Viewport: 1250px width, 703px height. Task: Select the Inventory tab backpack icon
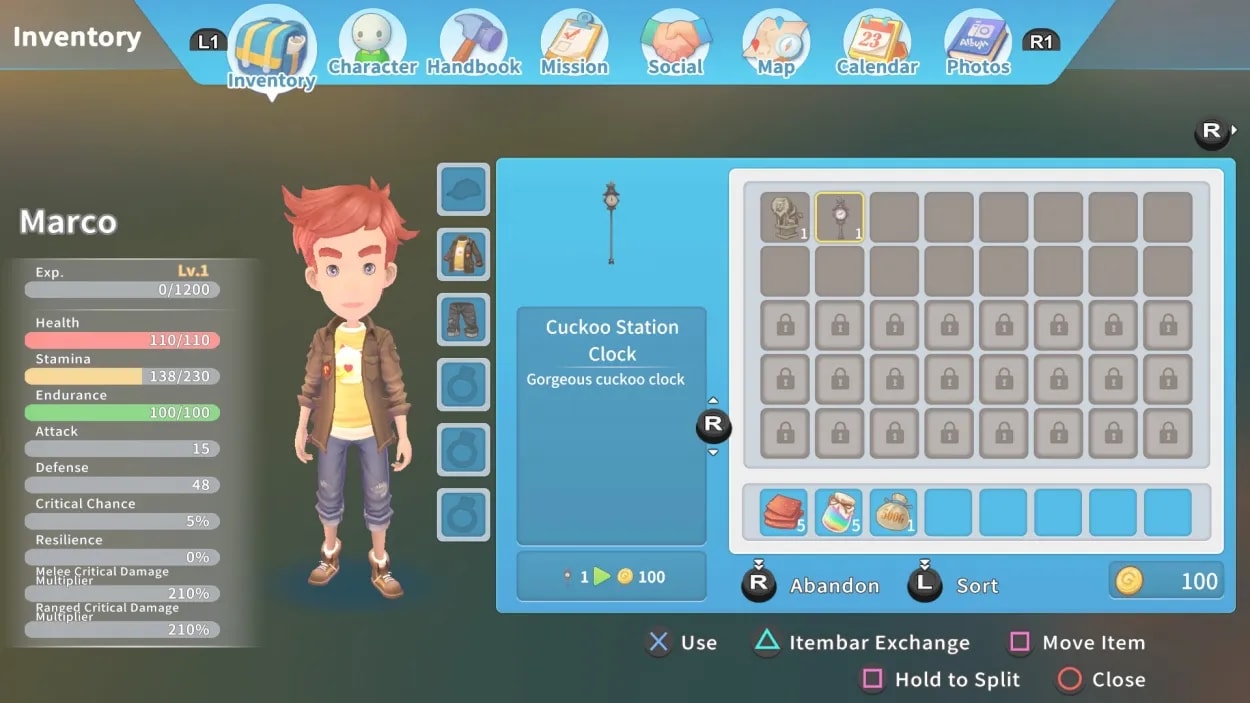(271, 48)
